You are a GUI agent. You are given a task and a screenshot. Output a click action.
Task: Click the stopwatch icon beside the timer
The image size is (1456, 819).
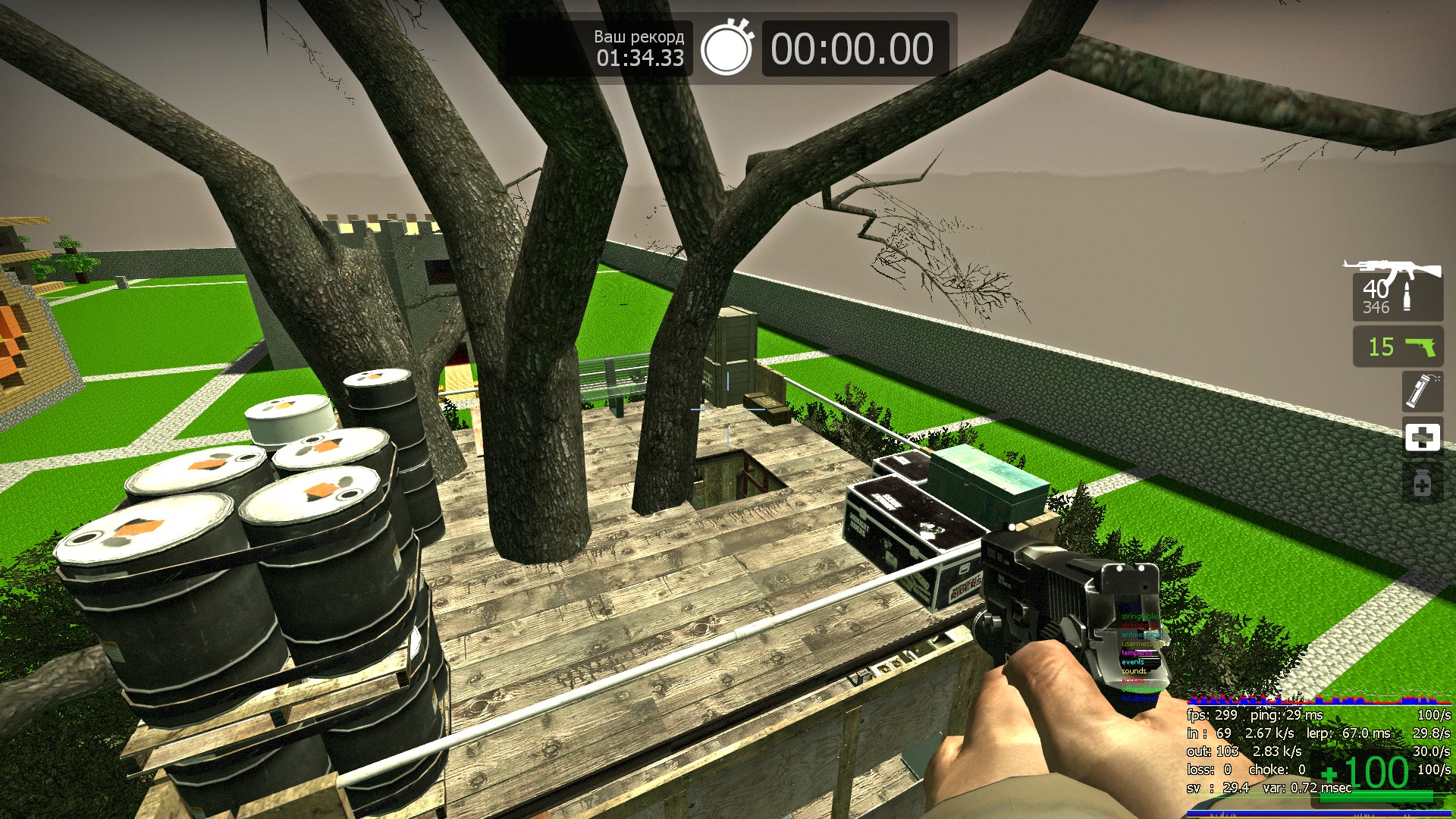(x=726, y=49)
